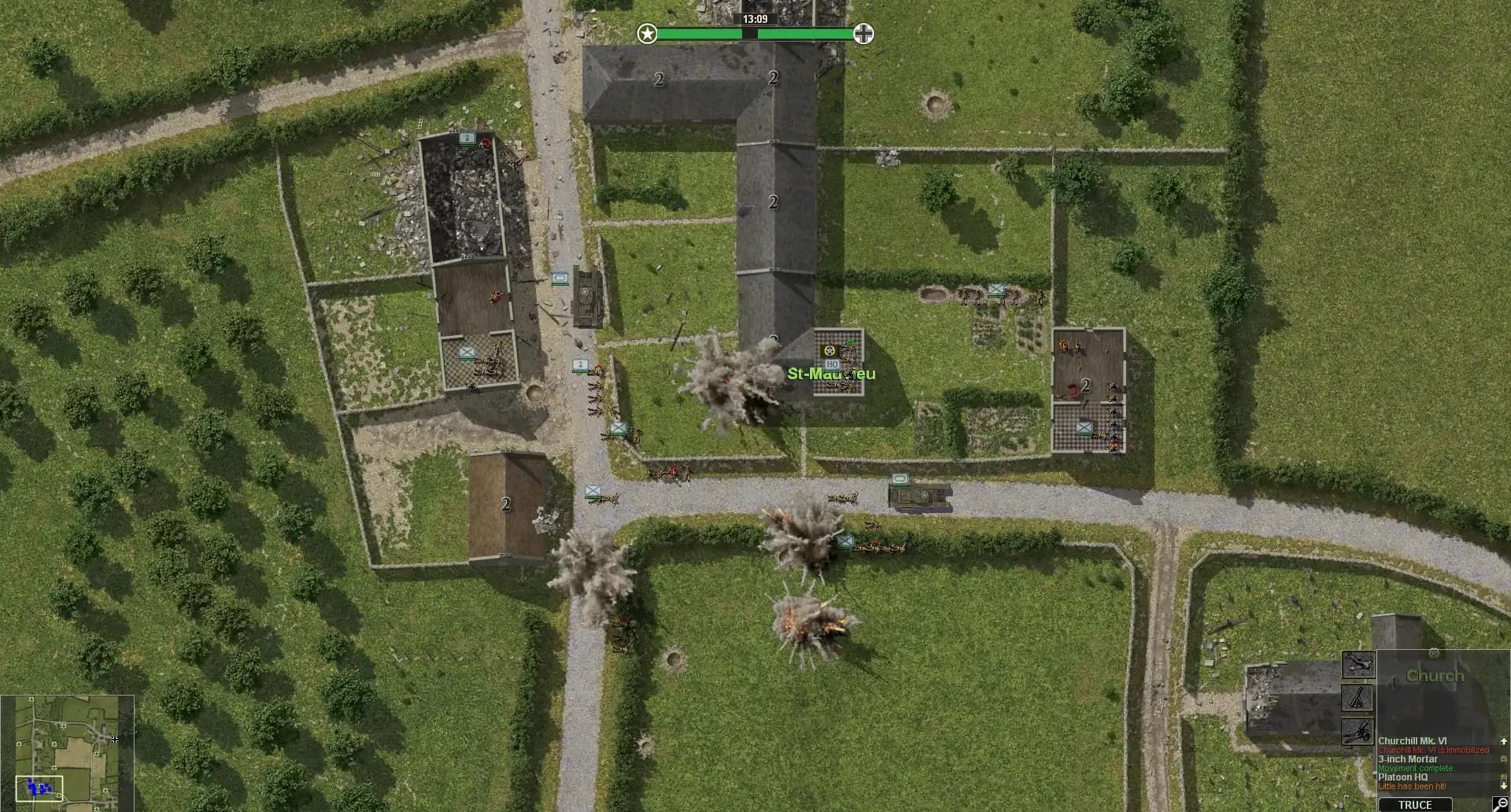Select the Platoon HQ unit entry
Screen dimensions: 1511x812
1404,777
